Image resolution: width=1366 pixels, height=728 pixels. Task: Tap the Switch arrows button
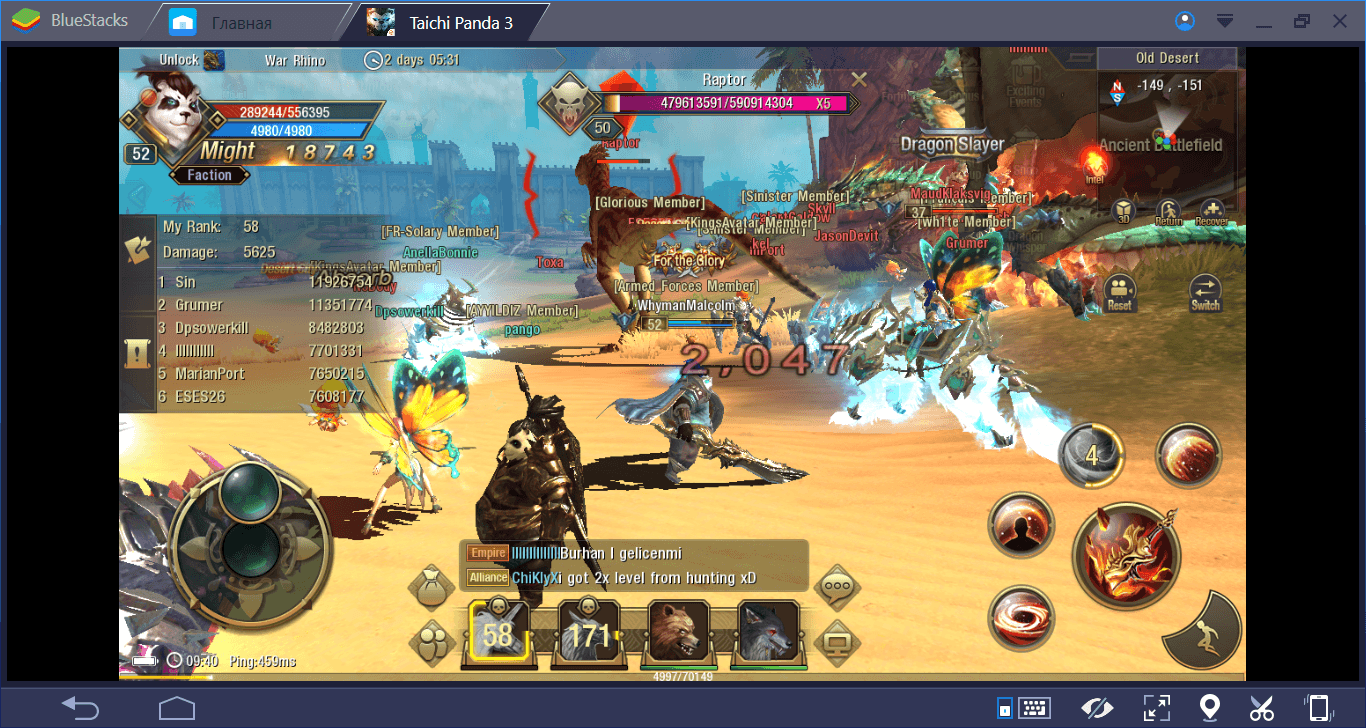(x=1206, y=292)
